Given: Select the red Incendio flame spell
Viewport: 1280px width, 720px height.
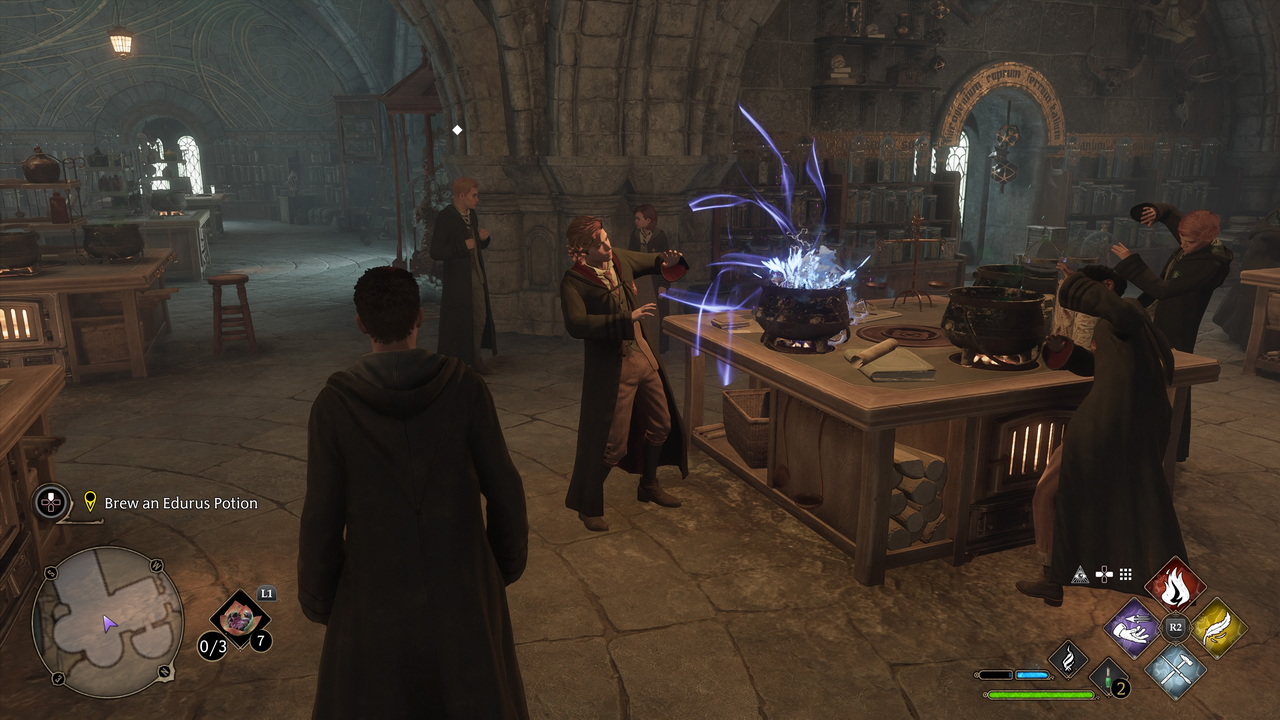Looking at the screenshot, I should pyautogui.click(x=1175, y=587).
